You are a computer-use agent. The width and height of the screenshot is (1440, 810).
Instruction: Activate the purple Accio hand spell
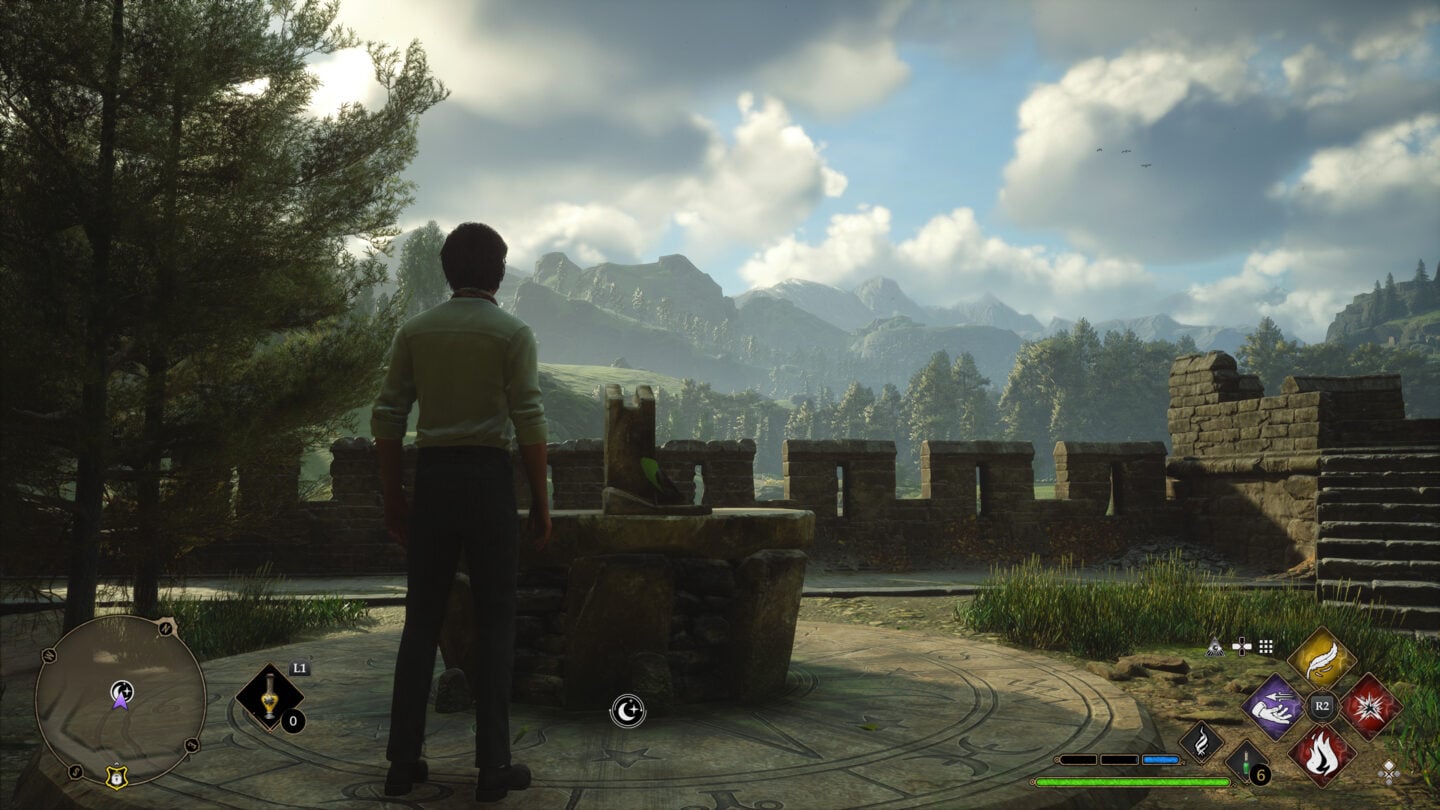point(1272,706)
